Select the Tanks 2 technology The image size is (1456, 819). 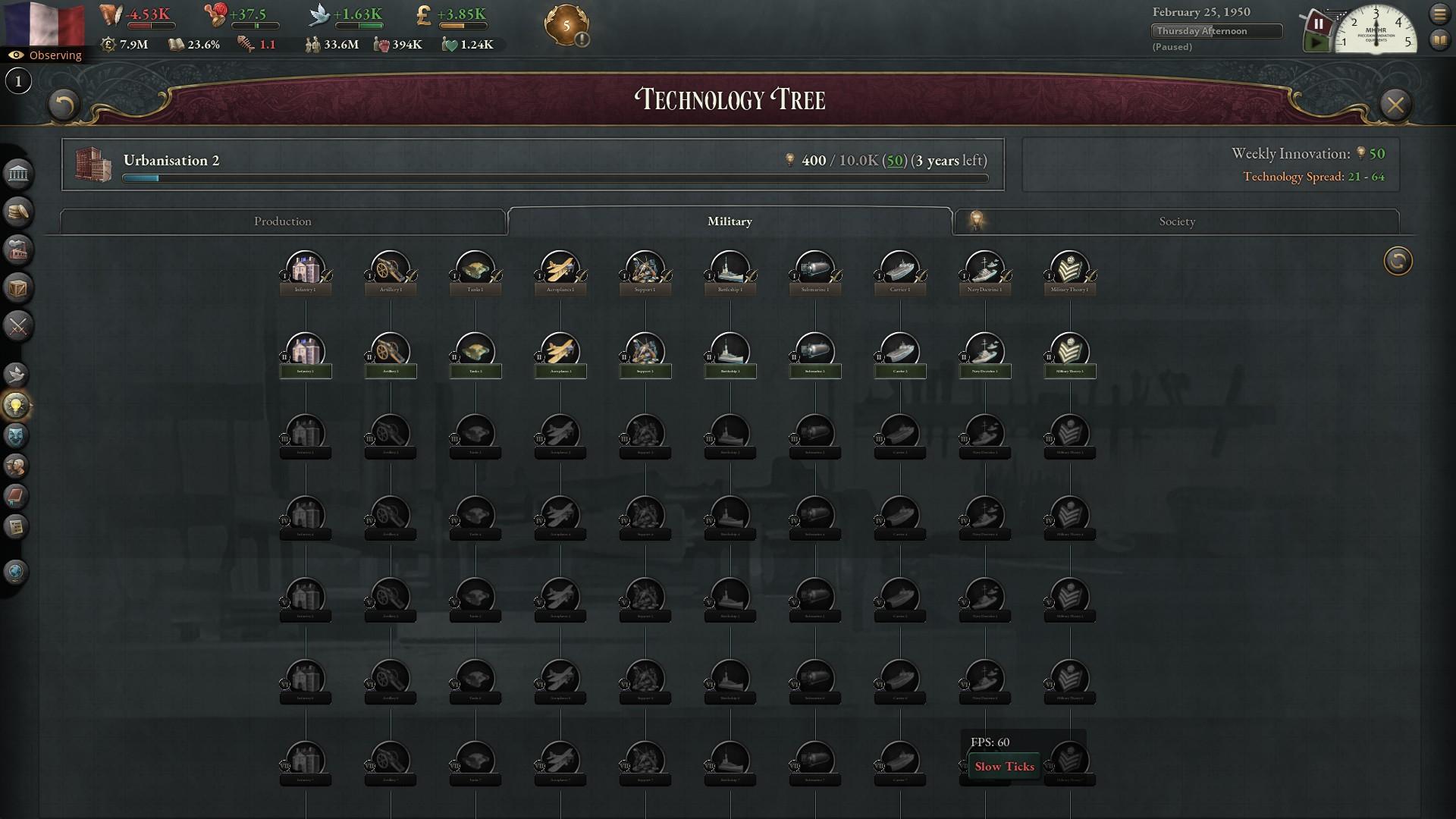[475, 353]
